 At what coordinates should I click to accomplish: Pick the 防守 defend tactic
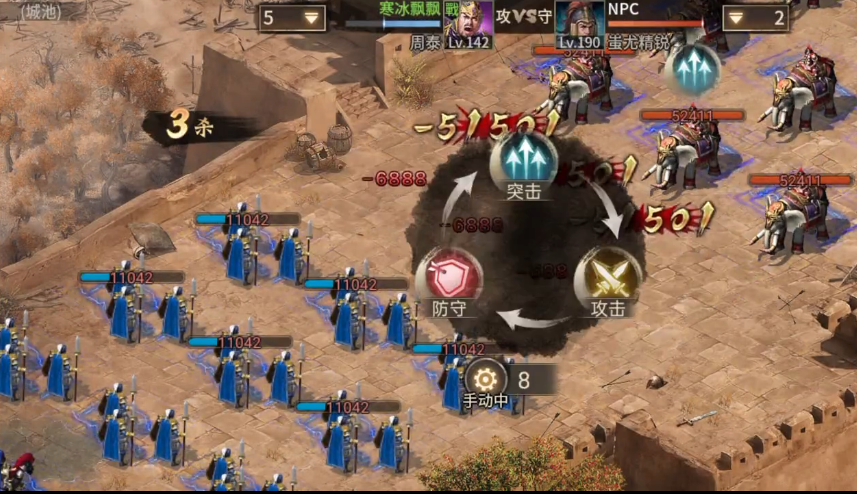(x=448, y=275)
